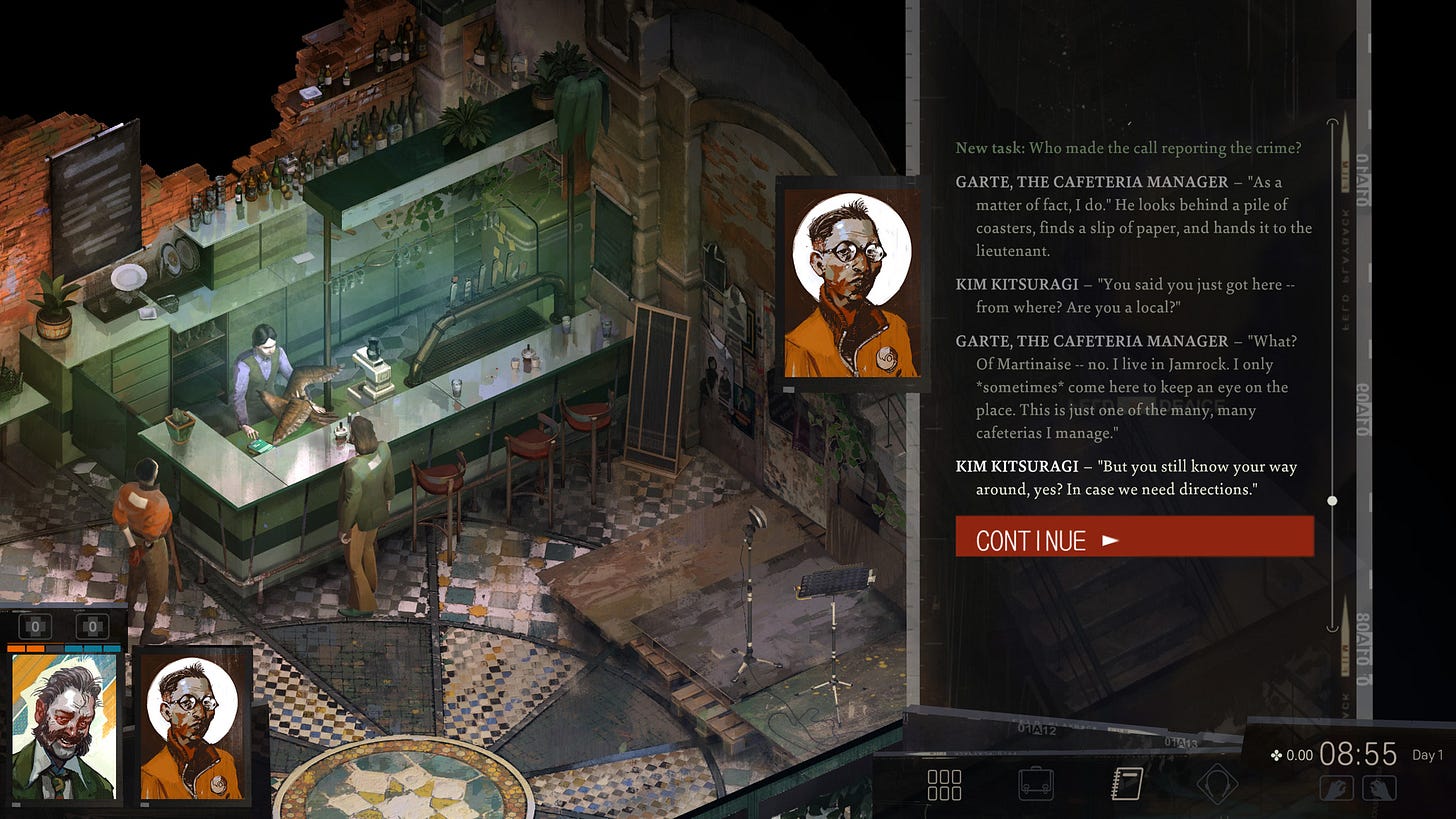Use the second healing charge counter above the detective

(92, 627)
